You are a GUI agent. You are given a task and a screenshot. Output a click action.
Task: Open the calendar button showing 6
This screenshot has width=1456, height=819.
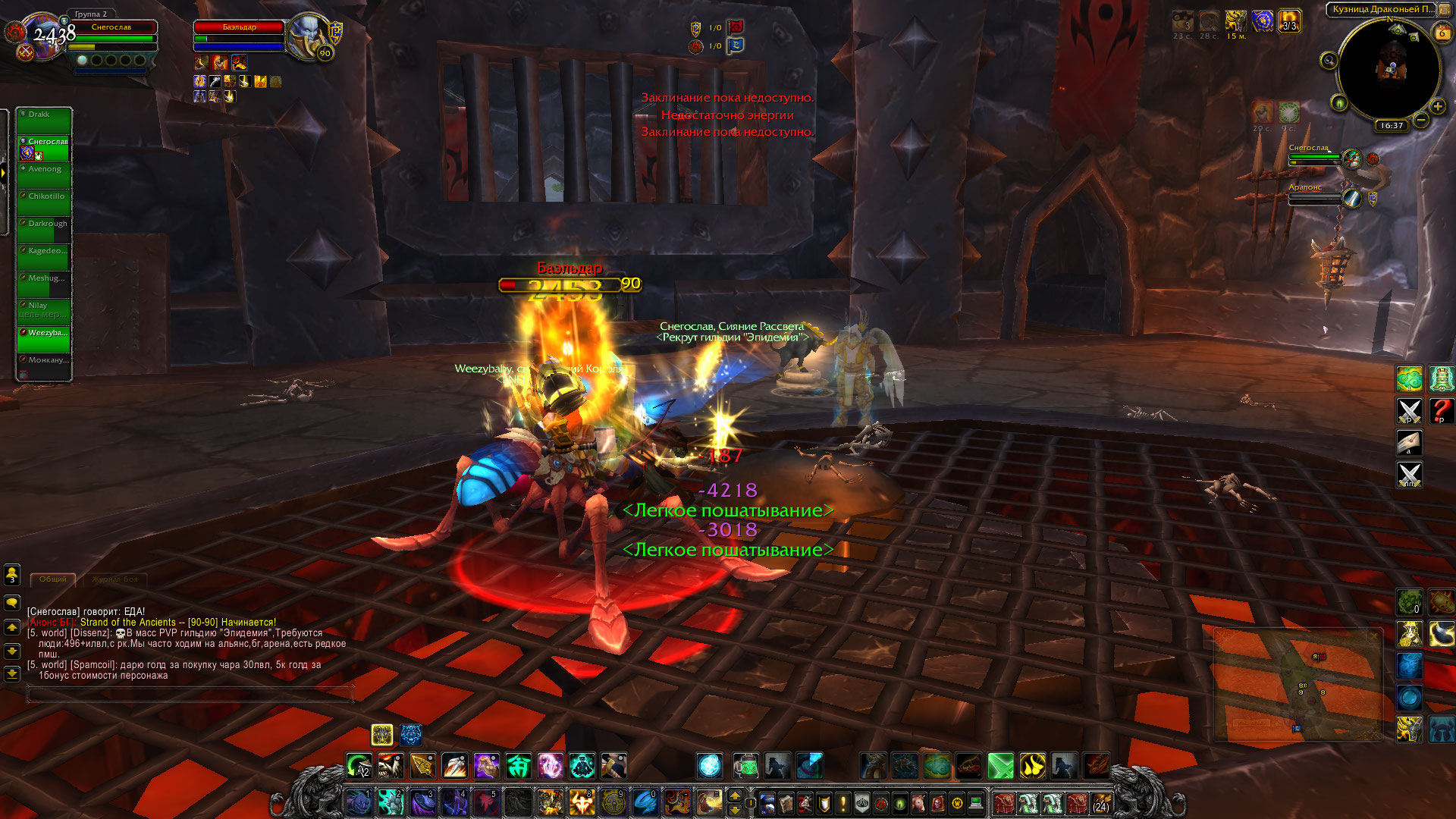point(1442,33)
